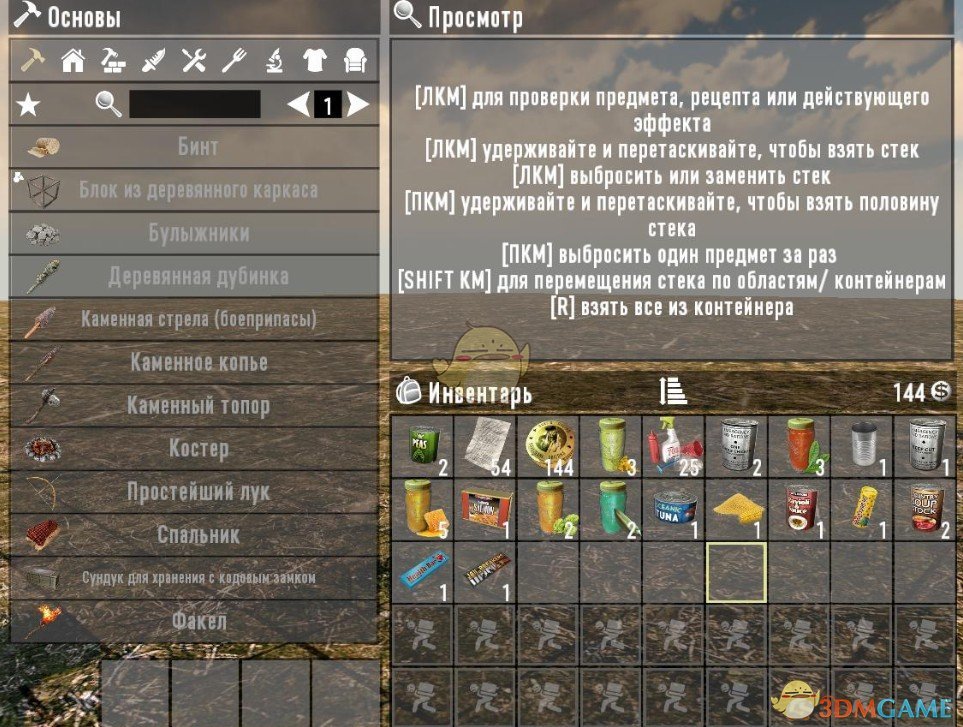Select the Каменный топор recipe
Viewport: 963px width, 727px height.
(194, 406)
